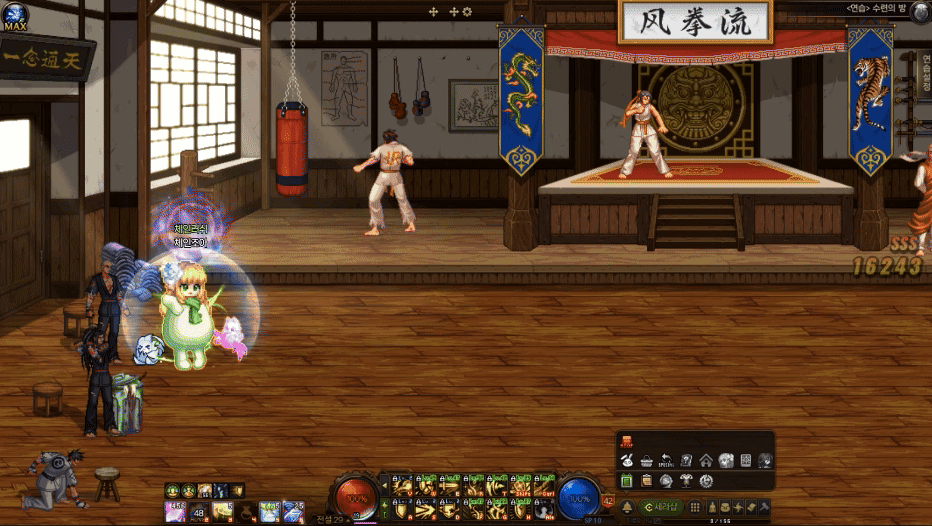Image resolution: width=932 pixels, height=526 pixels.
Task: Use the shield skill in slot A
Action: point(403,510)
